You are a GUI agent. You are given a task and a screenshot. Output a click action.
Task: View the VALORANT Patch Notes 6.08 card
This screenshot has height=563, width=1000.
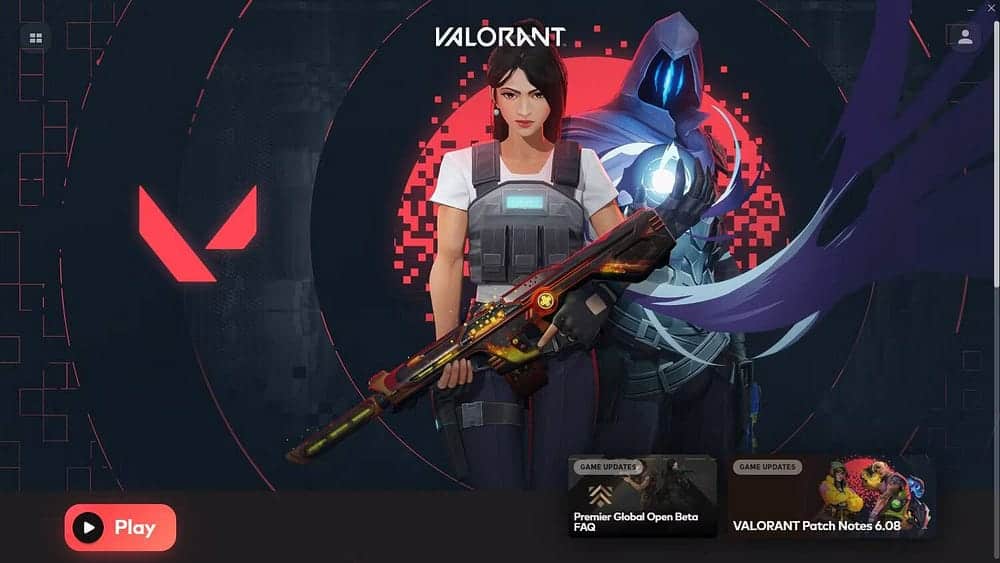pyautogui.click(x=831, y=497)
